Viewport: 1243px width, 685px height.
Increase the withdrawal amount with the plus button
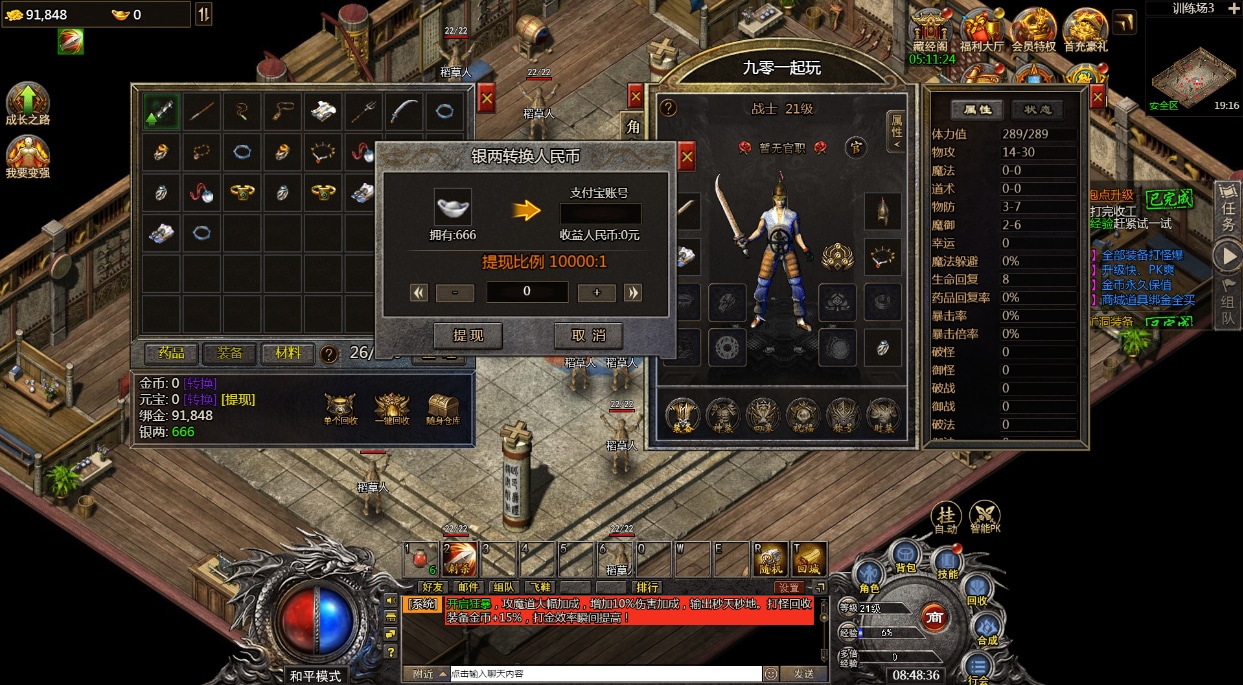pos(597,292)
